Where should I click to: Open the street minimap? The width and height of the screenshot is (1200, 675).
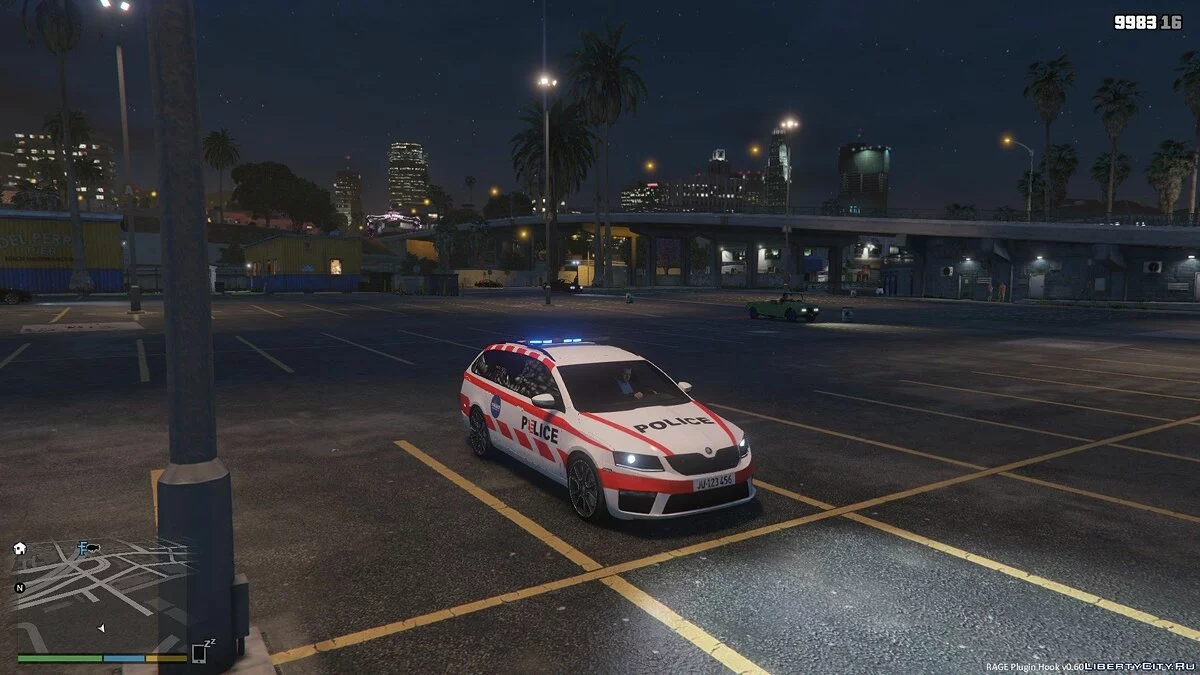point(100,595)
